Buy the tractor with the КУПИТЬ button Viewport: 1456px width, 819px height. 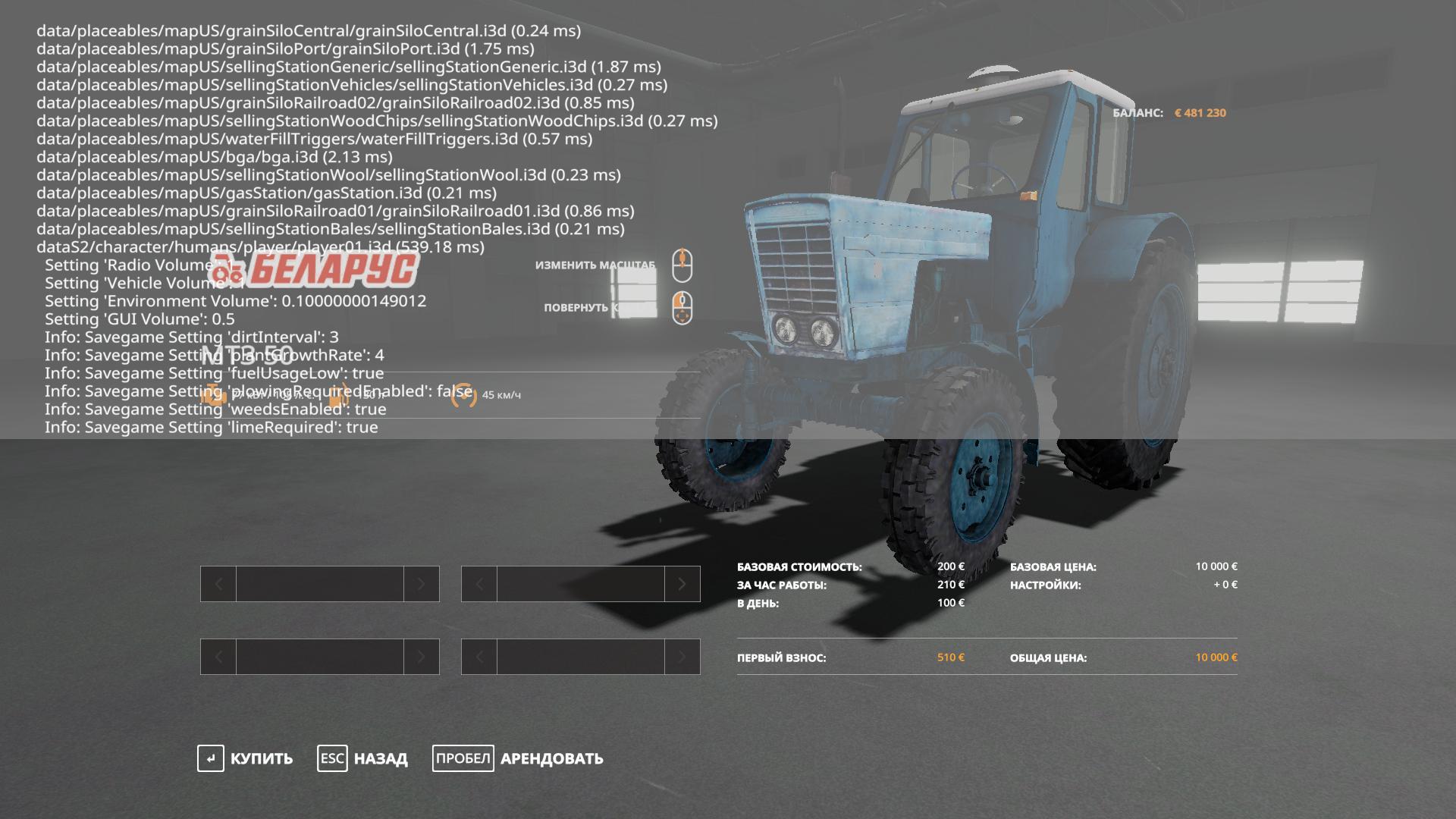pos(246,758)
